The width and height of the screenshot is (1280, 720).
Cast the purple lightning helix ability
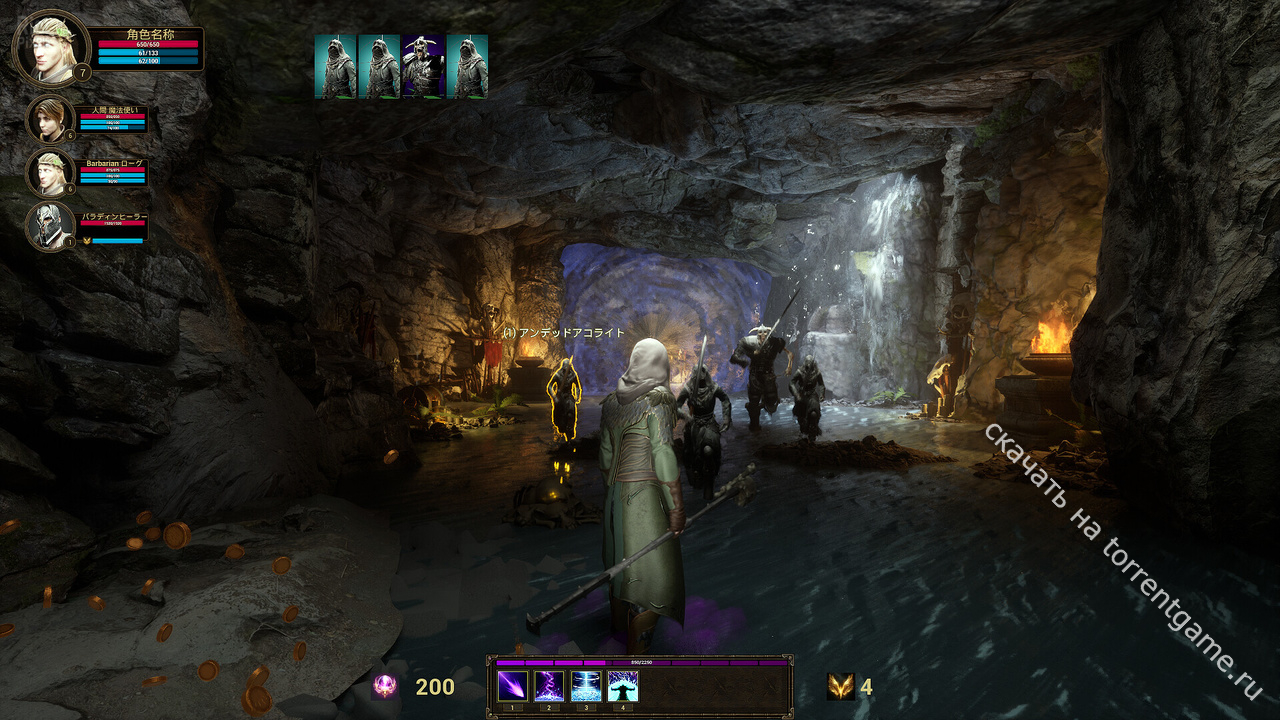[549, 686]
